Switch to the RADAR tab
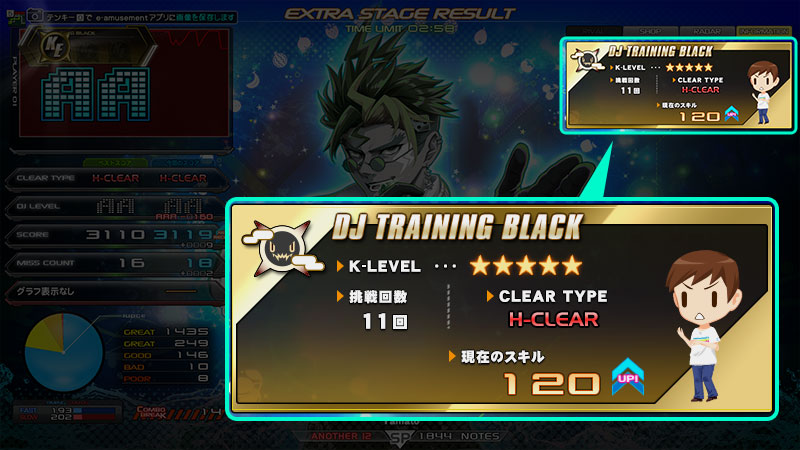Image resolution: width=800 pixels, height=450 pixels. [705, 31]
